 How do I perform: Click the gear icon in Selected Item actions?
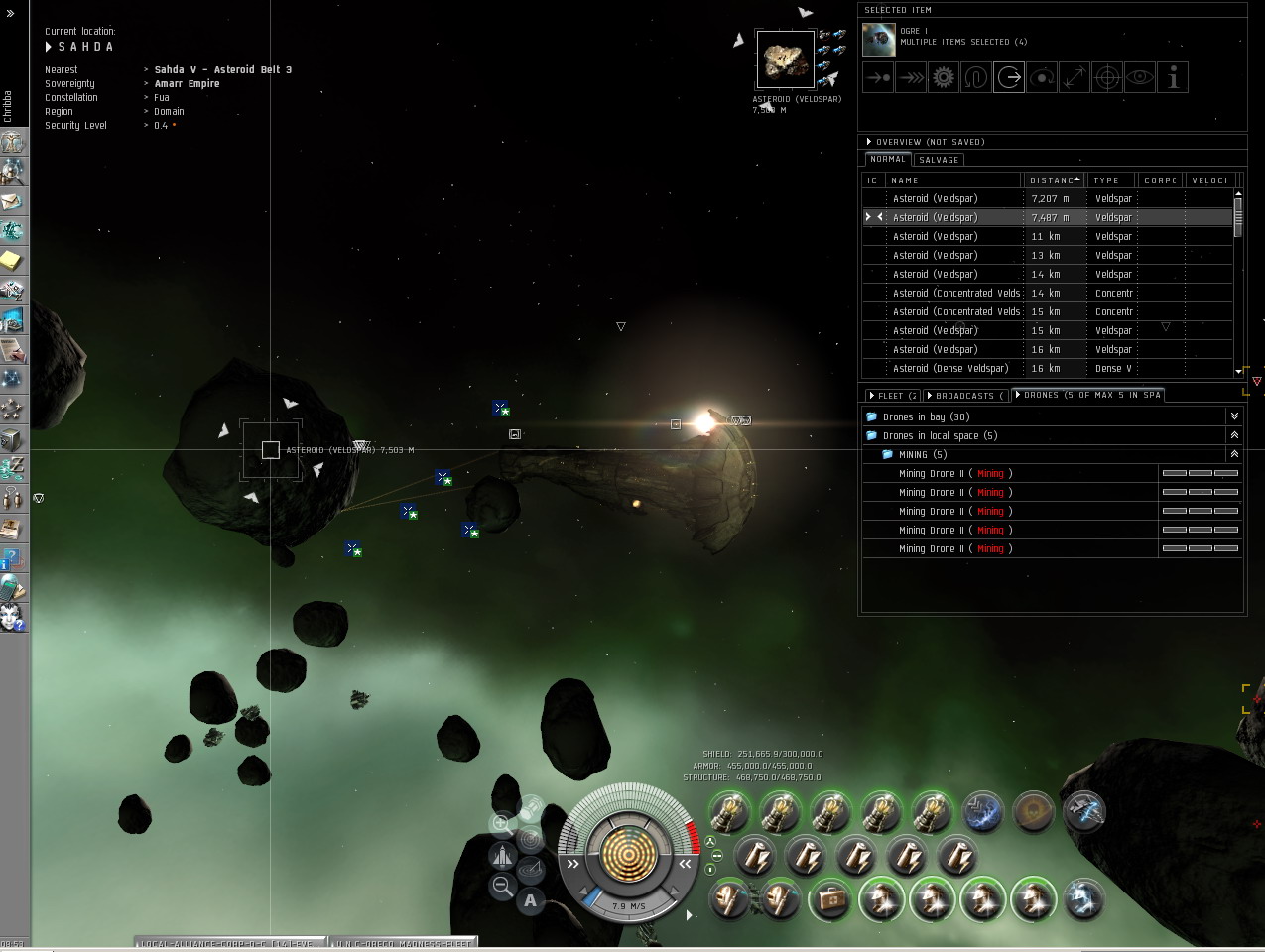[944, 77]
